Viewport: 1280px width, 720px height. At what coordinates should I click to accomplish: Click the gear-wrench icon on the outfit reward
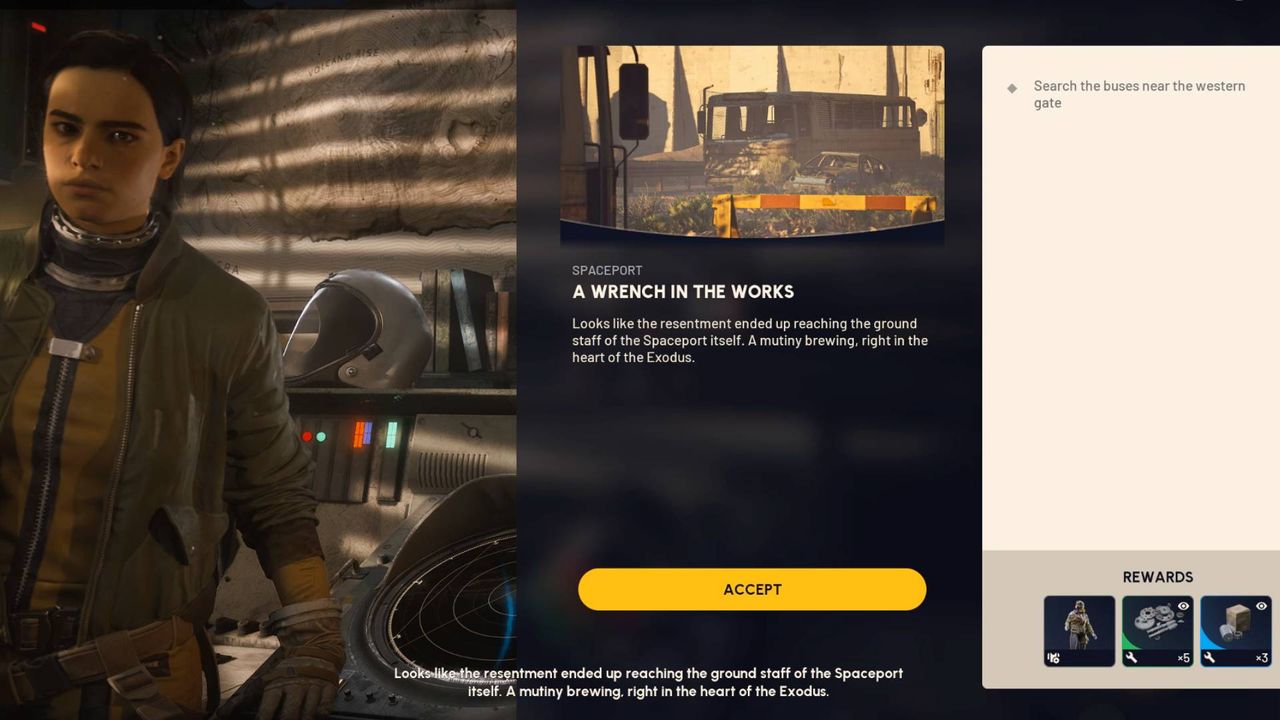click(x=1053, y=657)
